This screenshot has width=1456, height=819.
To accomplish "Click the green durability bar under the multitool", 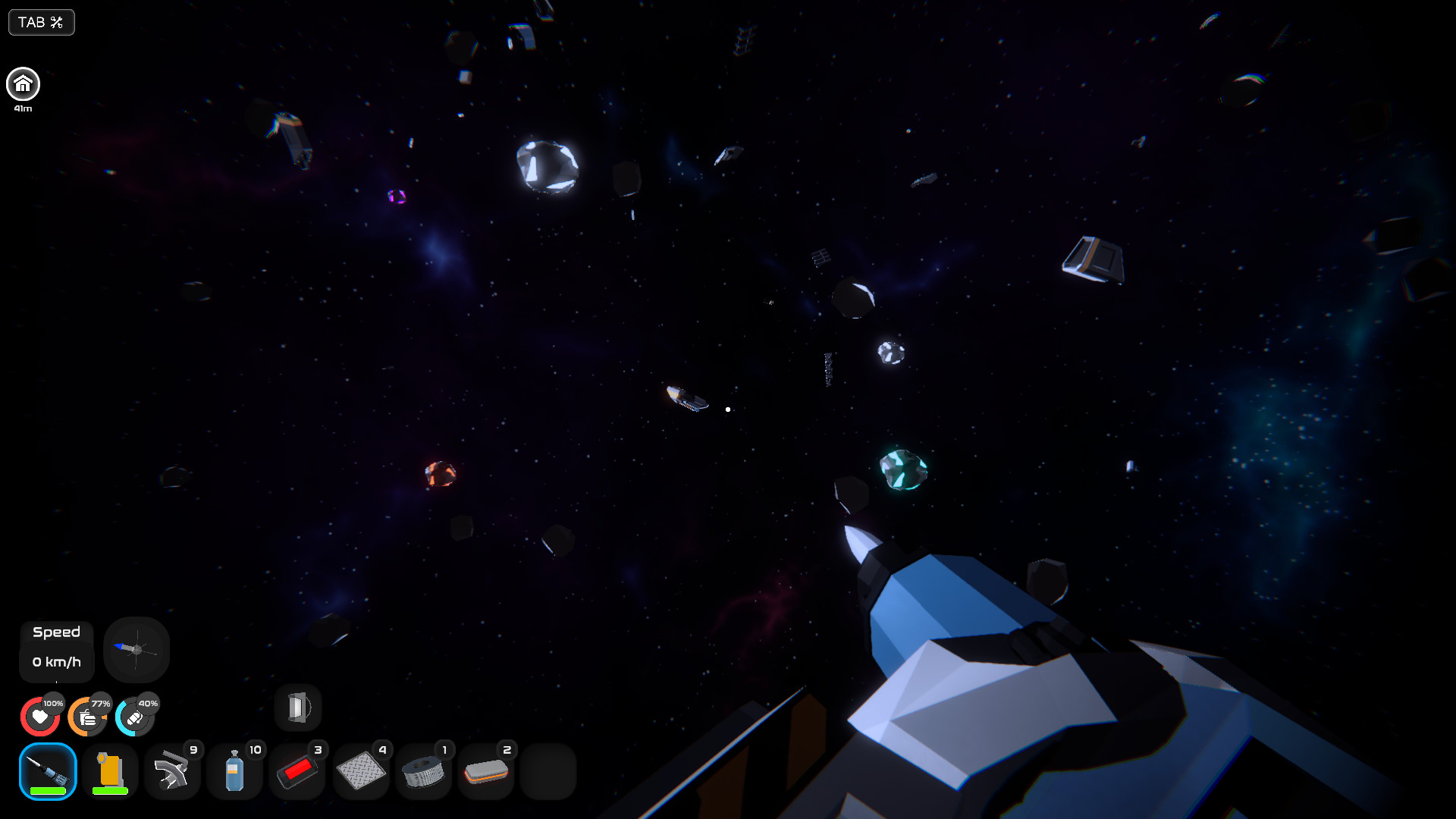I will point(47,789).
